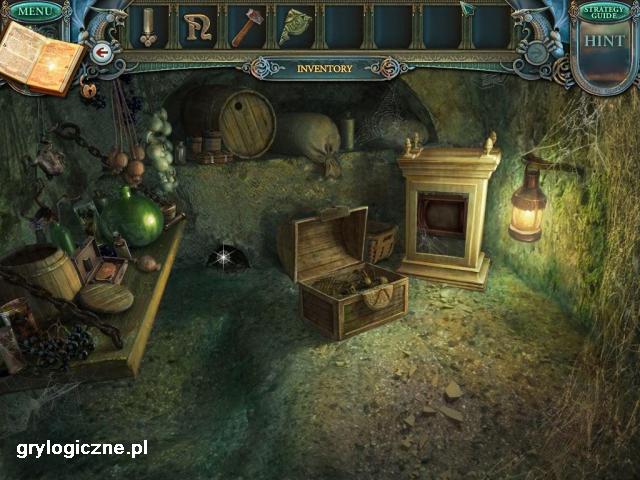Image resolution: width=640 pixels, height=480 pixels.
Task: Click the Inventory label bar
Action: (324, 69)
